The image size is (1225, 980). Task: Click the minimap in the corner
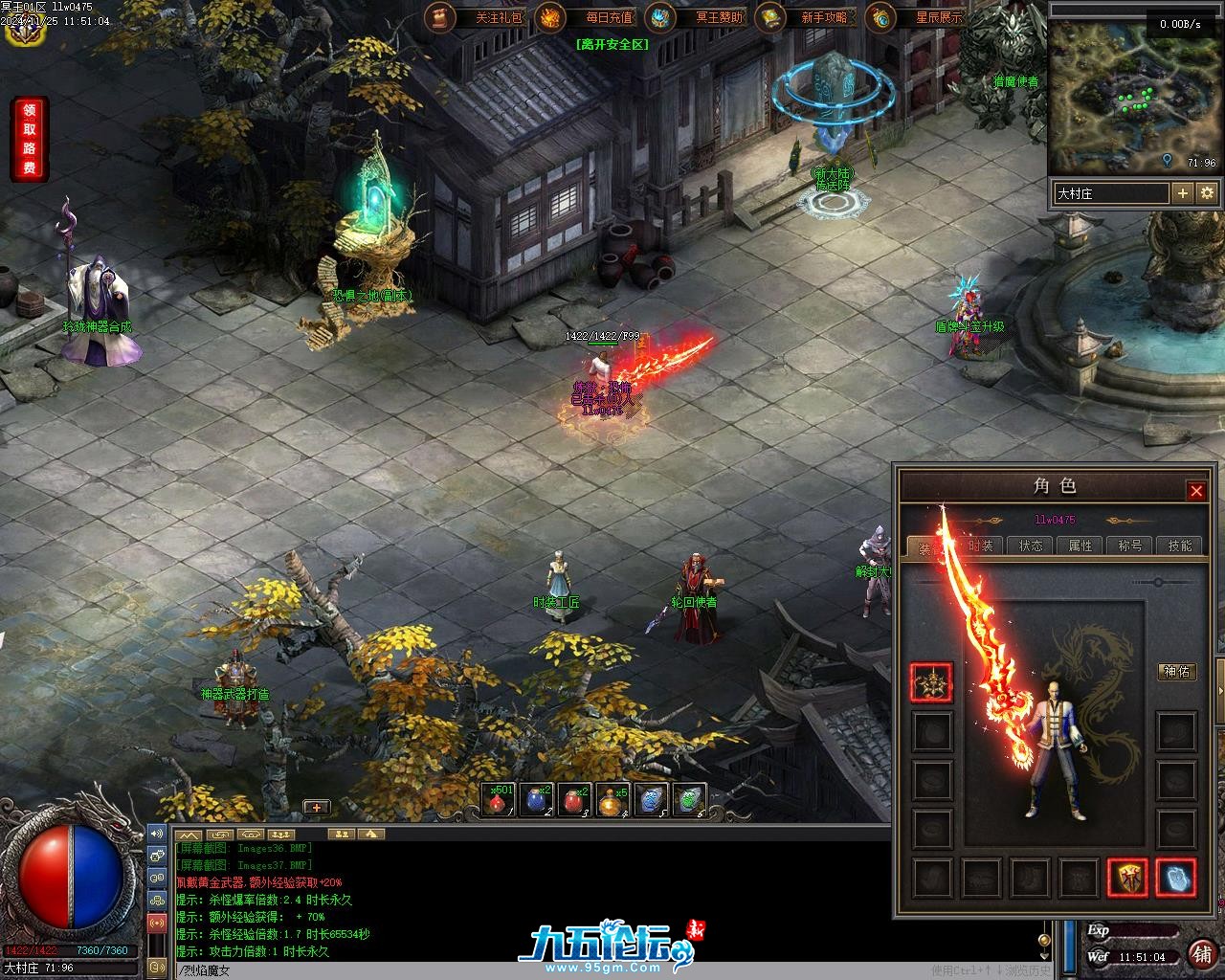1136,96
